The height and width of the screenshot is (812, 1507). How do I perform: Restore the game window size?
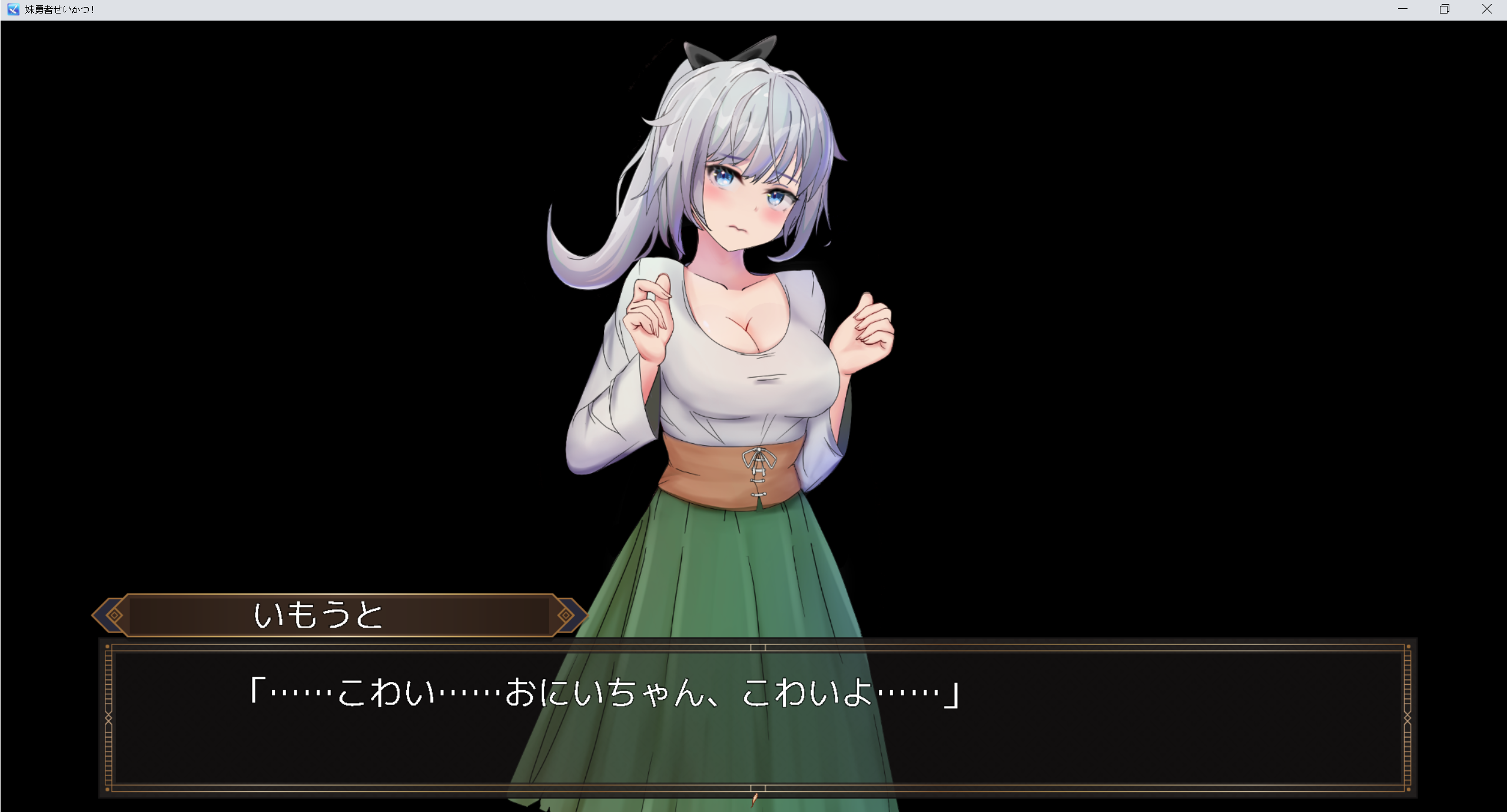[x=1445, y=9]
